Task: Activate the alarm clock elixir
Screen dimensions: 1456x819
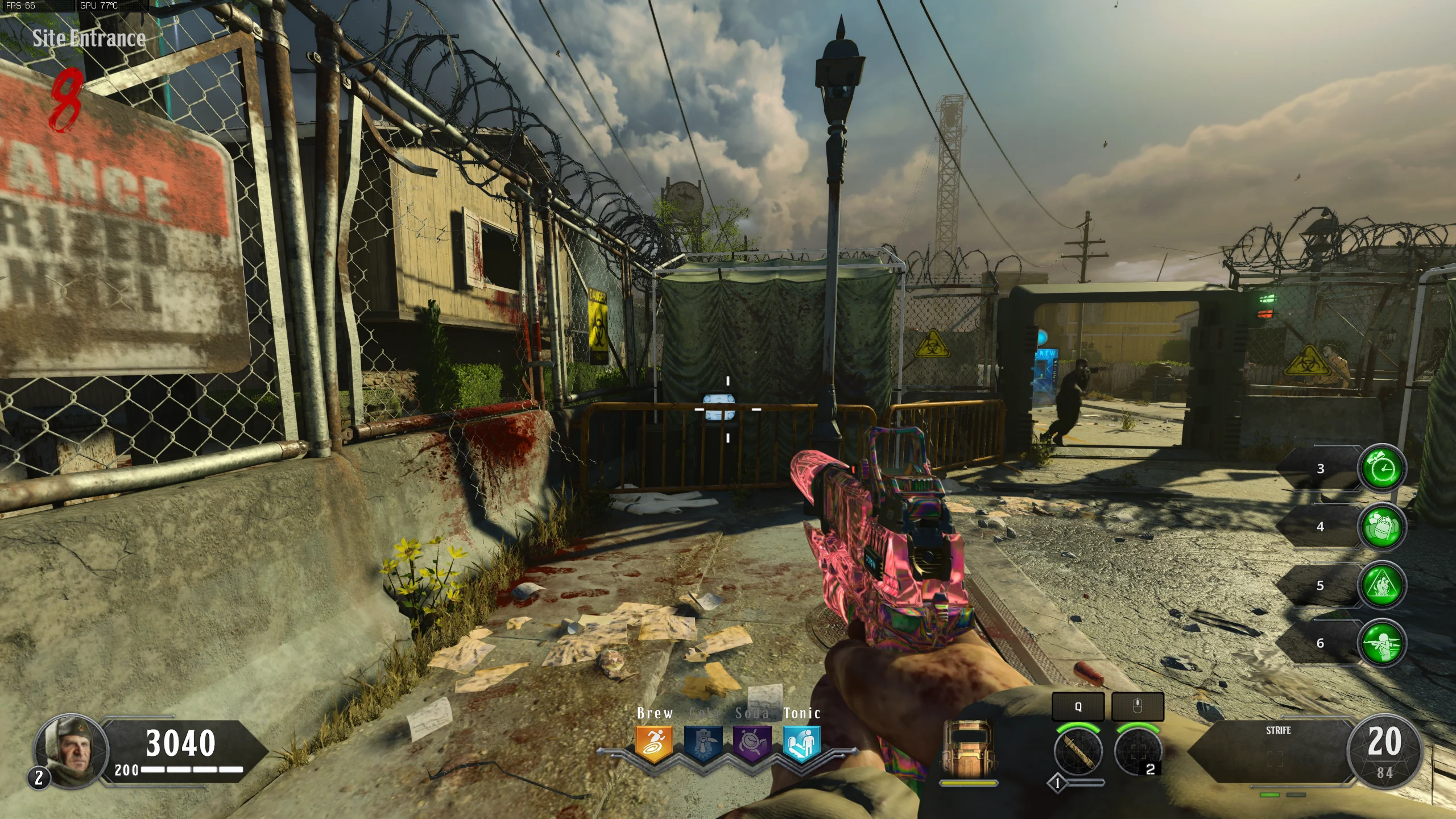Action: point(1382,469)
